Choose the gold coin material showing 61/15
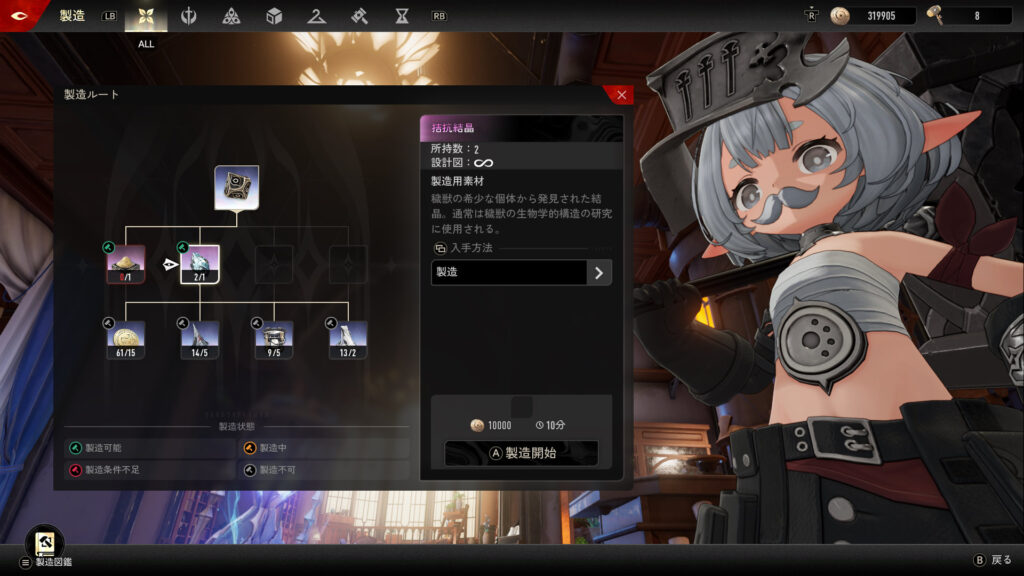 126,340
